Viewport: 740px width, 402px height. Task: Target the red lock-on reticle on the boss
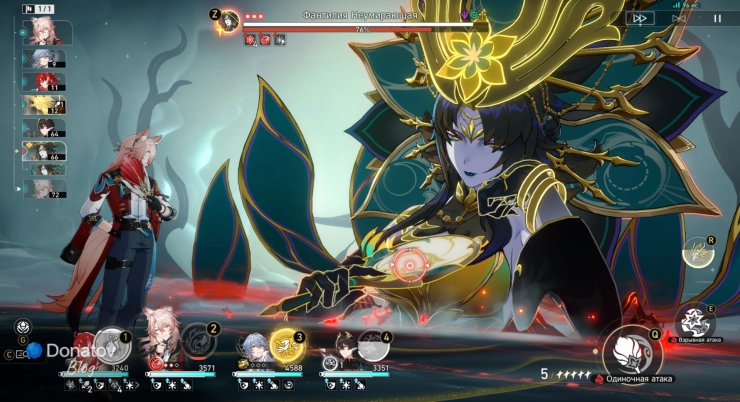tap(407, 264)
